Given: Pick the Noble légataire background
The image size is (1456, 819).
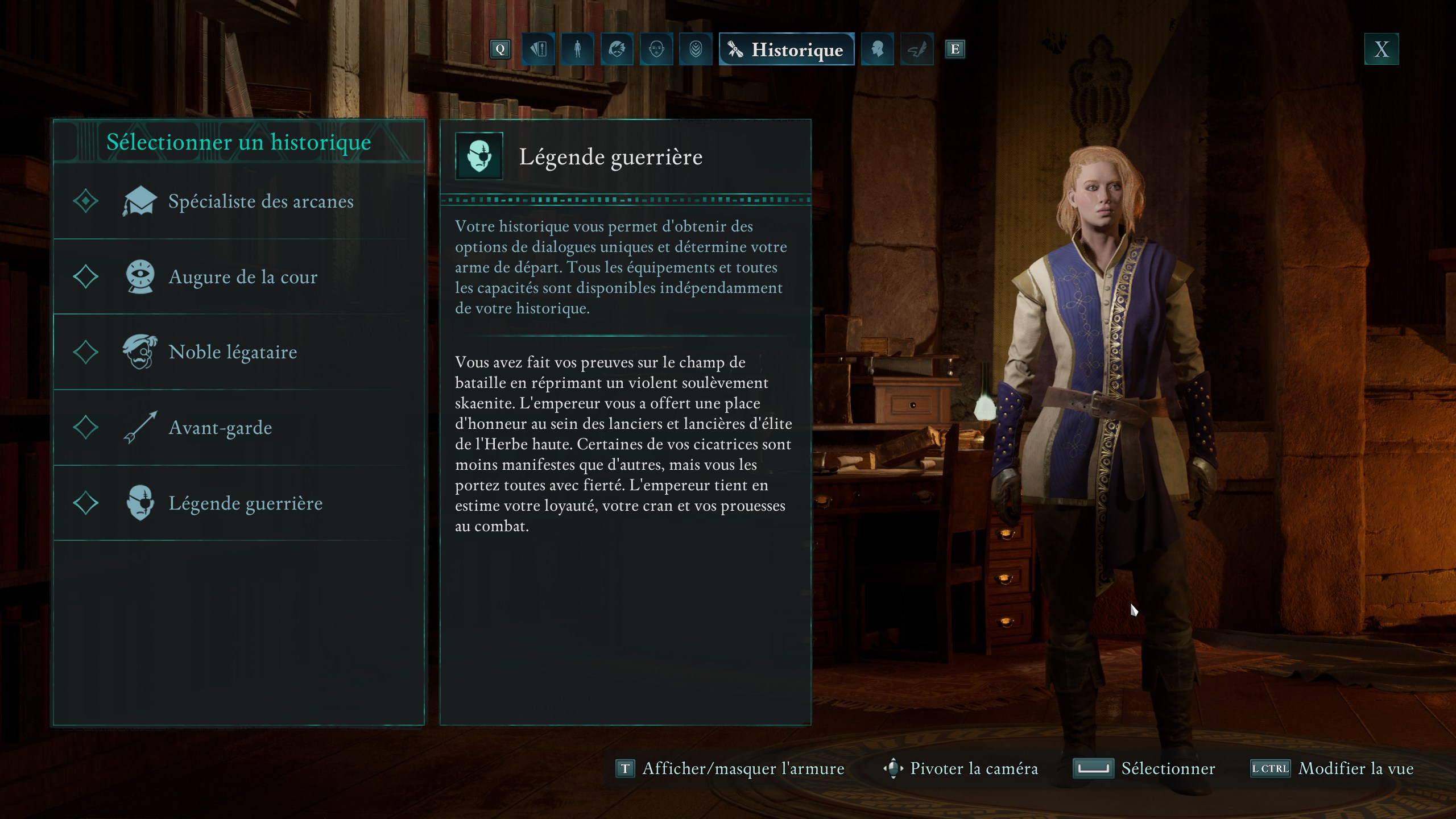Looking at the screenshot, I should point(239,352).
